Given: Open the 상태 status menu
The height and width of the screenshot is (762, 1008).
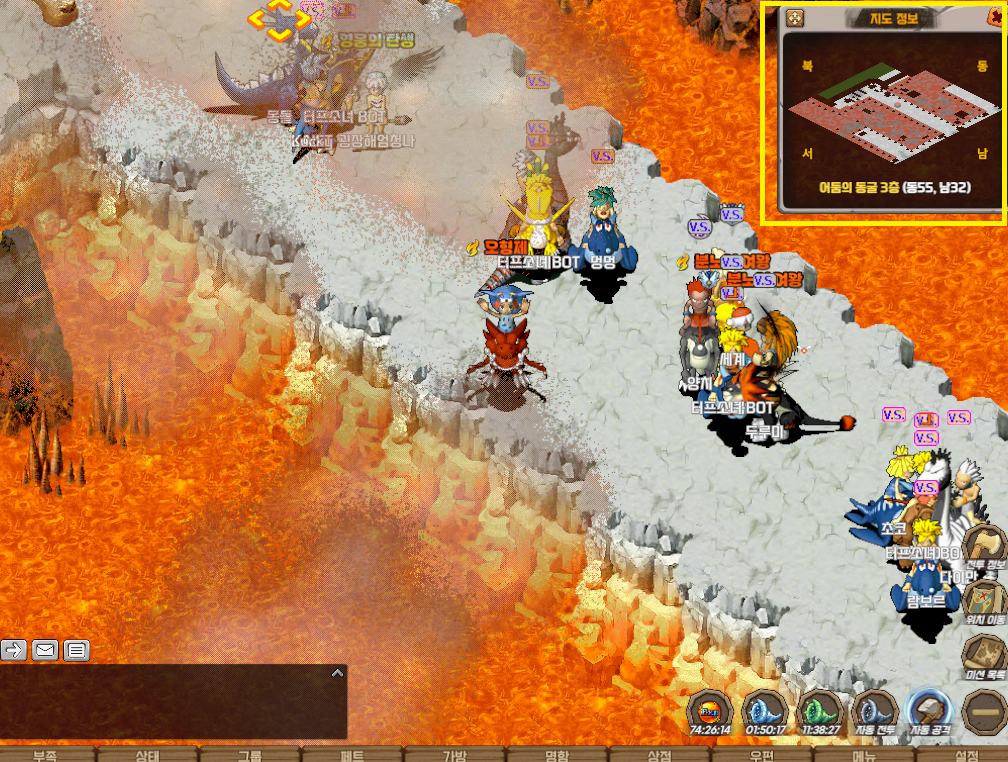Looking at the screenshot, I should tap(147, 755).
